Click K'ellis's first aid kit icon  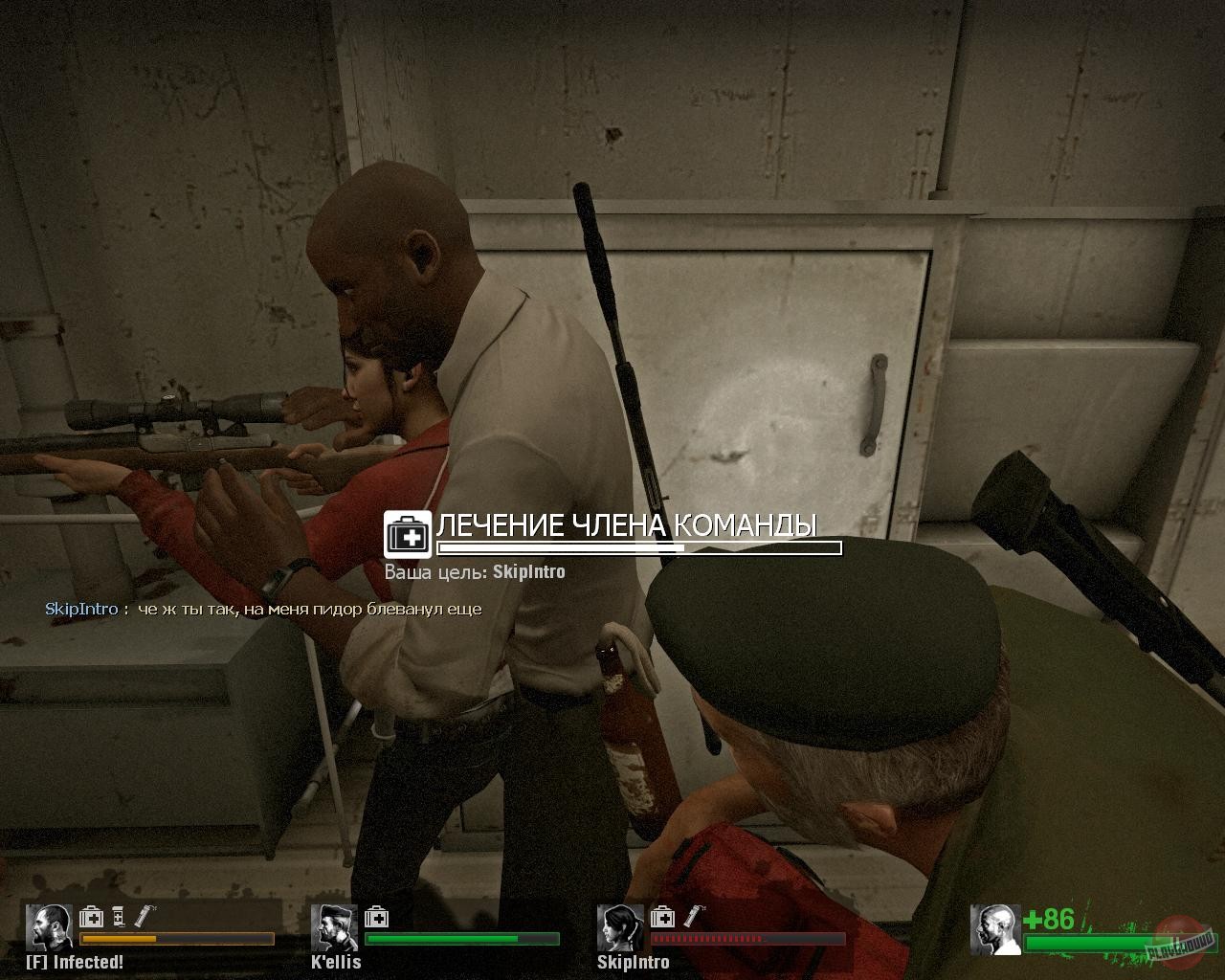pyautogui.click(x=377, y=918)
